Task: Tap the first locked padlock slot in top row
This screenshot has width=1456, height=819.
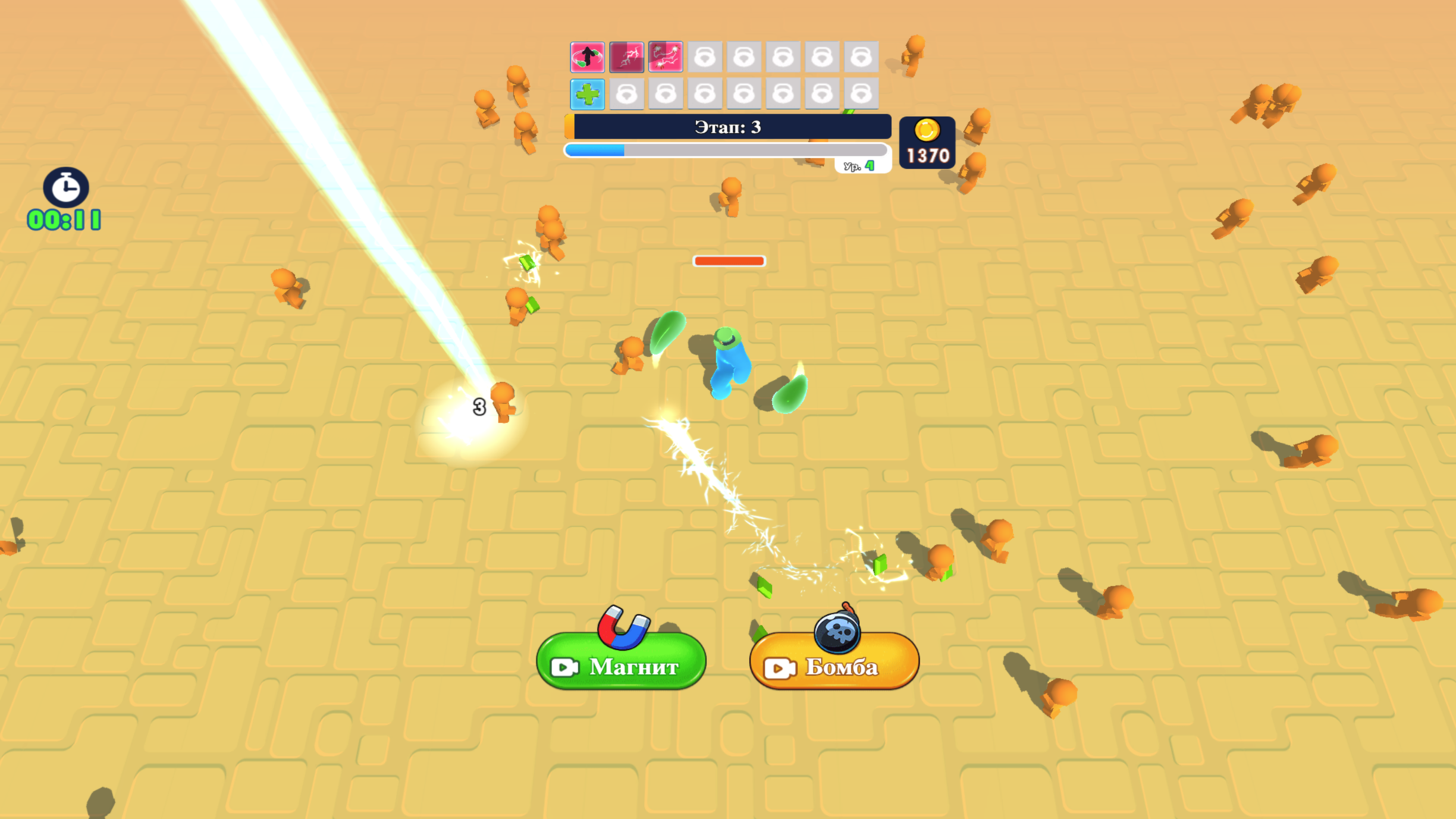Action: point(705,56)
